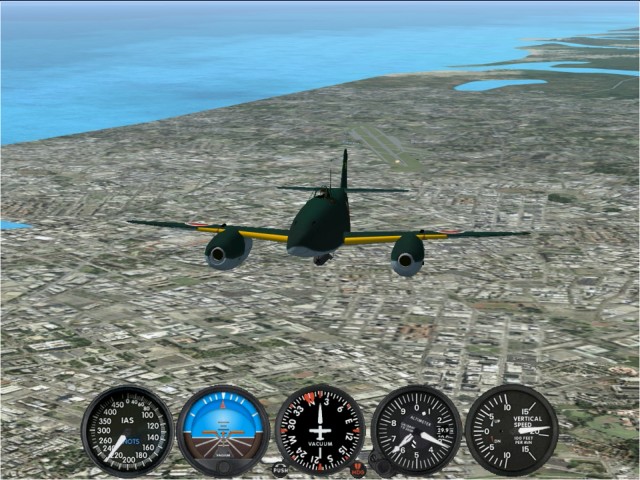The image size is (640, 480).
Task: Turn the red heading bug knob
Action: tap(358, 469)
